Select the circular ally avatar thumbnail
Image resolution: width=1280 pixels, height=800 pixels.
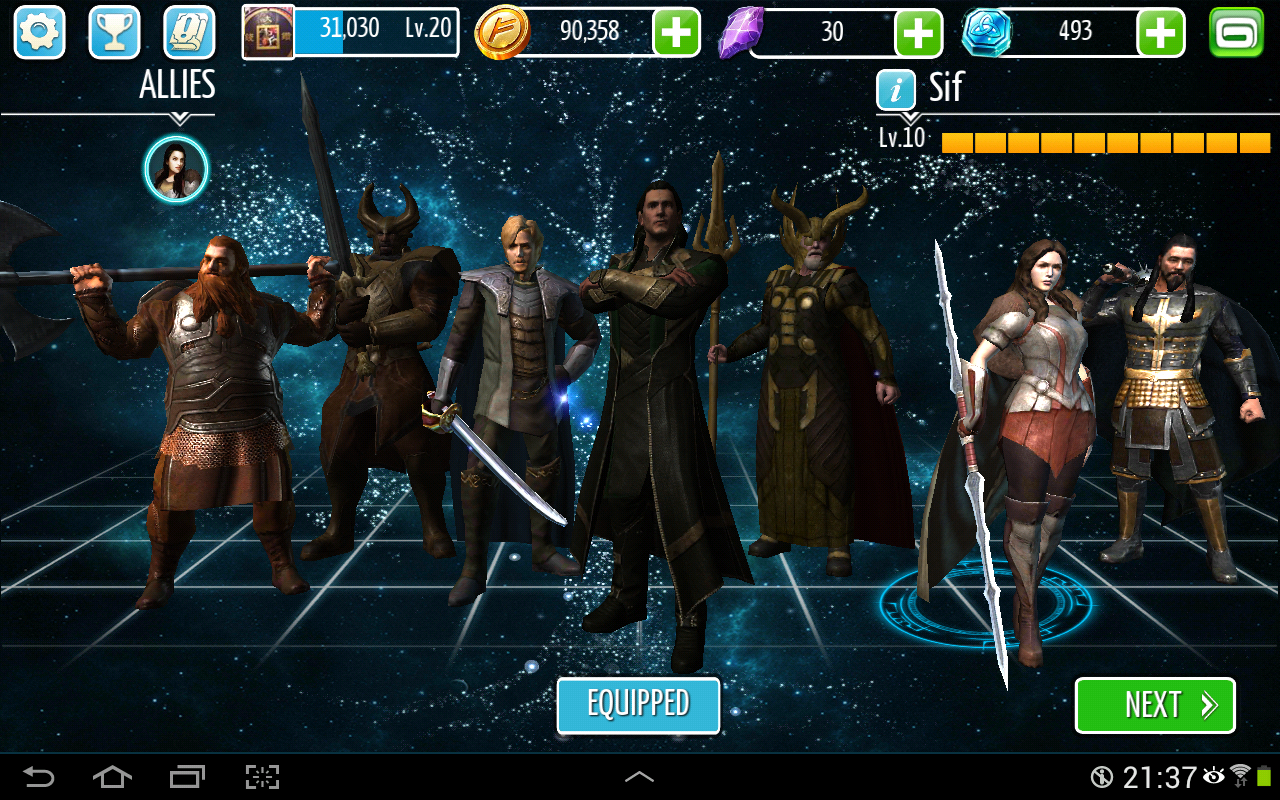177,169
